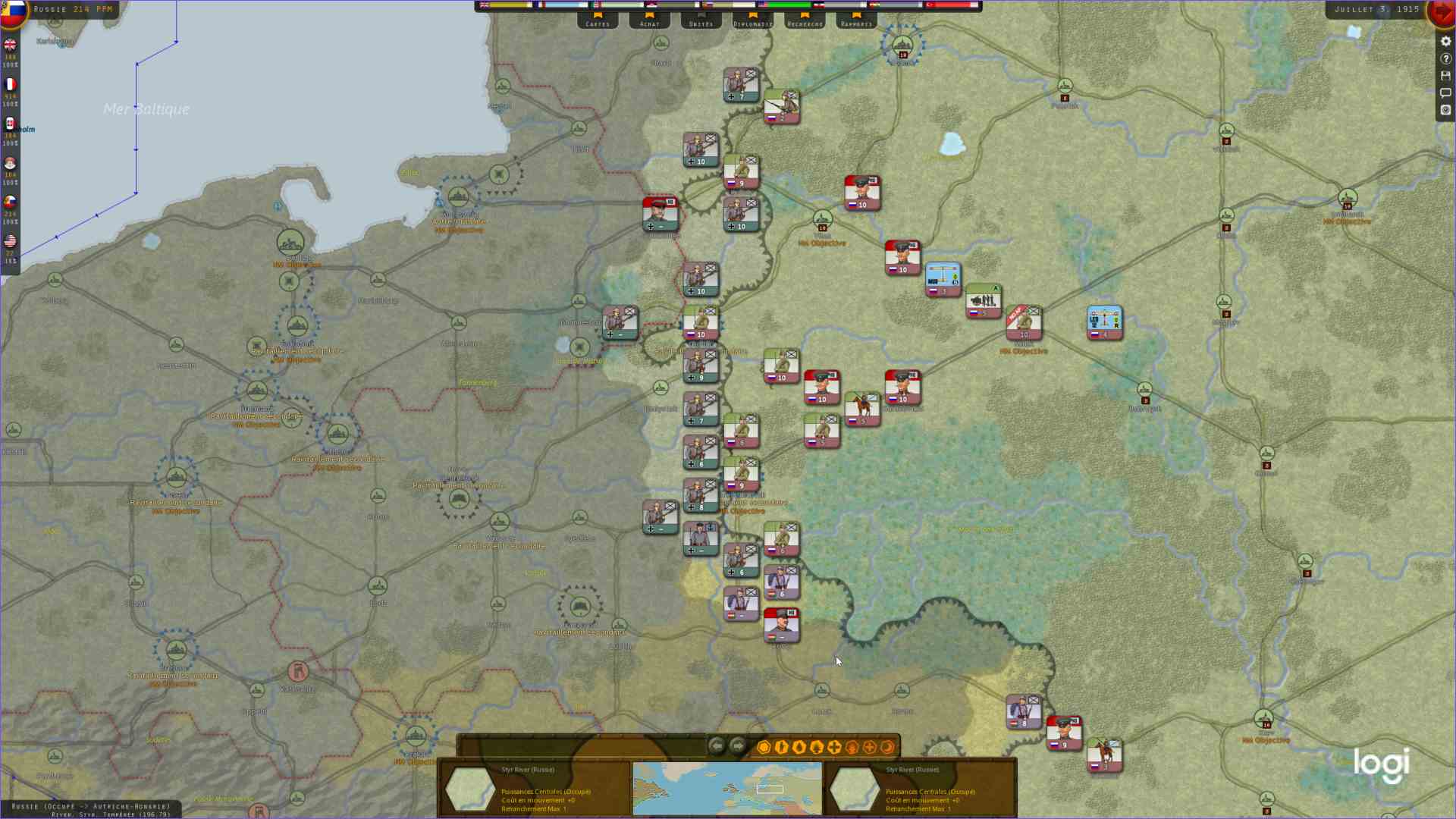
Task: Click the gray forward arrow in bottom toolbar
Action: (736, 747)
